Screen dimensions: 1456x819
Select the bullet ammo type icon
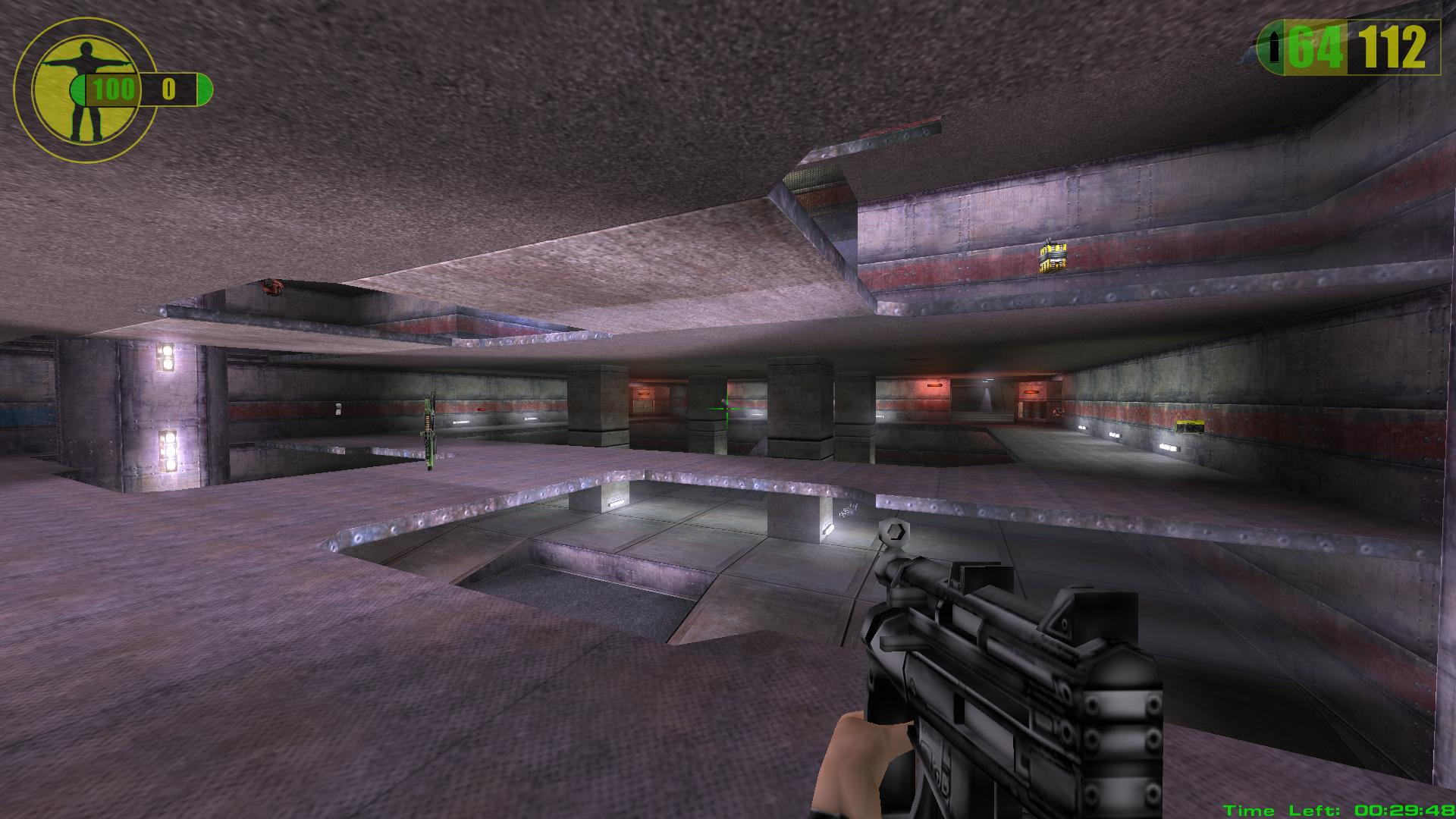click(x=1274, y=49)
